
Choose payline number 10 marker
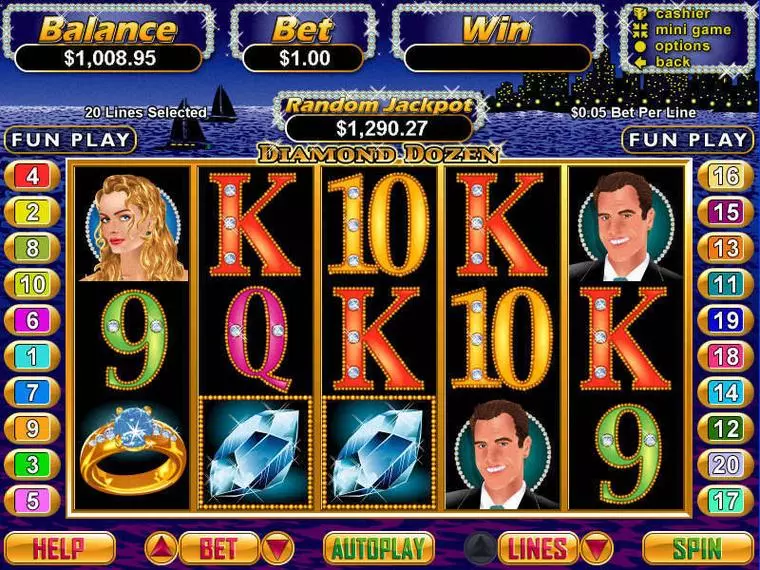(x=32, y=284)
